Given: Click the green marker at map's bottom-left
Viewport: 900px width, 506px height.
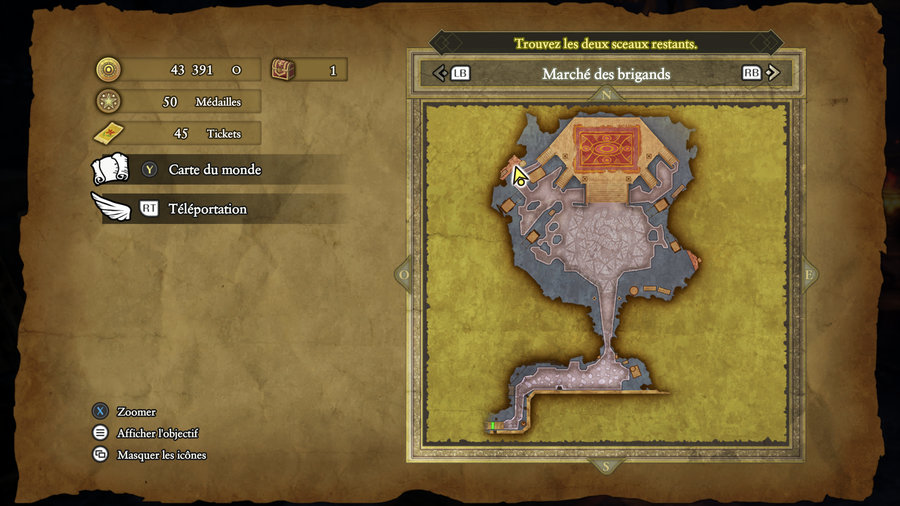Looking at the screenshot, I should tap(492, 426).
